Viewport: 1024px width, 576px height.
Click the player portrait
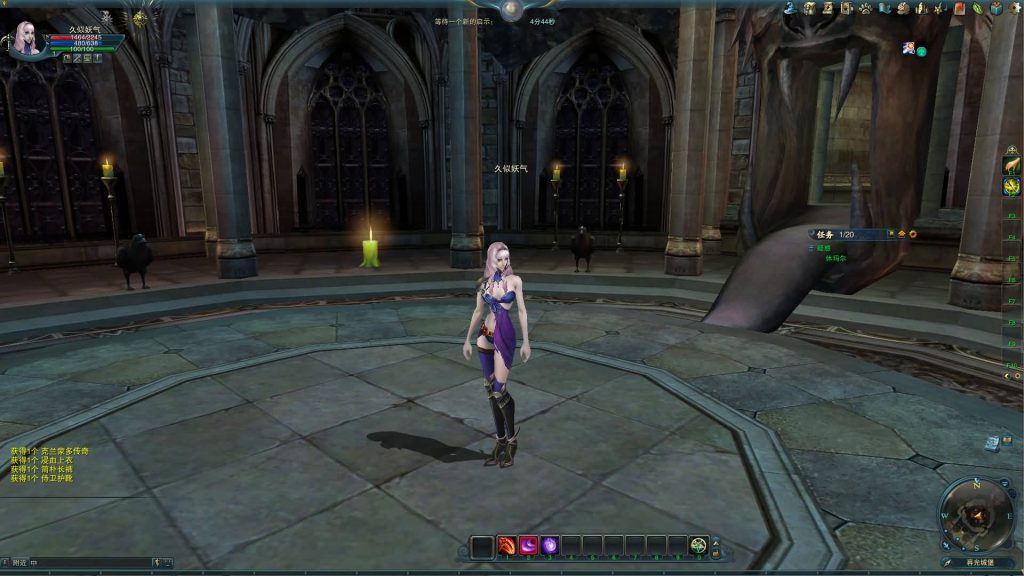[25, 38]
